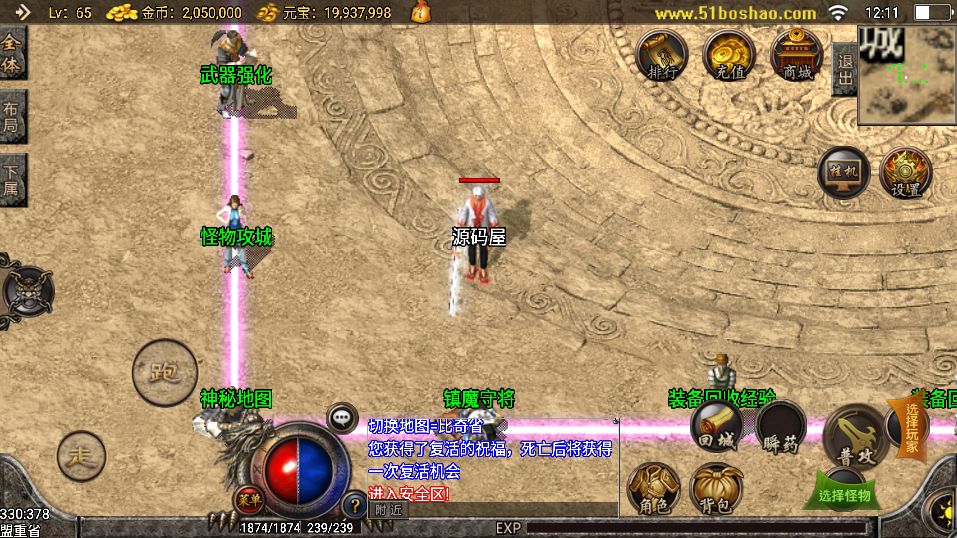Open the minimap
The height and width of the screenshot is (538, 957).
pyautogui.click(x=908, y=75)
